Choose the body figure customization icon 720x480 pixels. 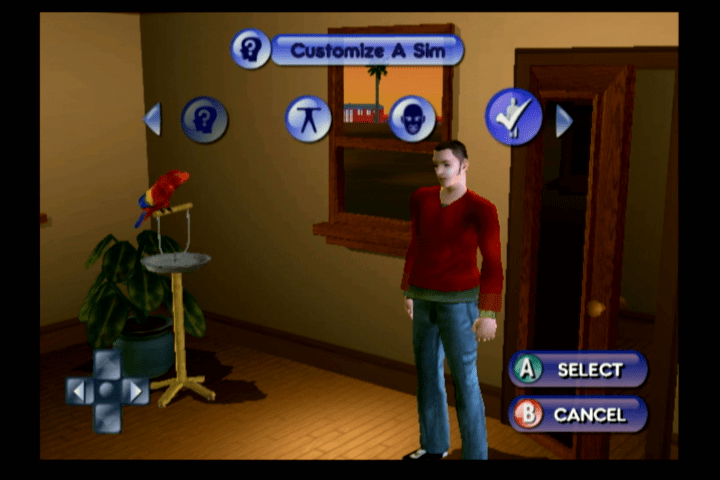point(308,119)
